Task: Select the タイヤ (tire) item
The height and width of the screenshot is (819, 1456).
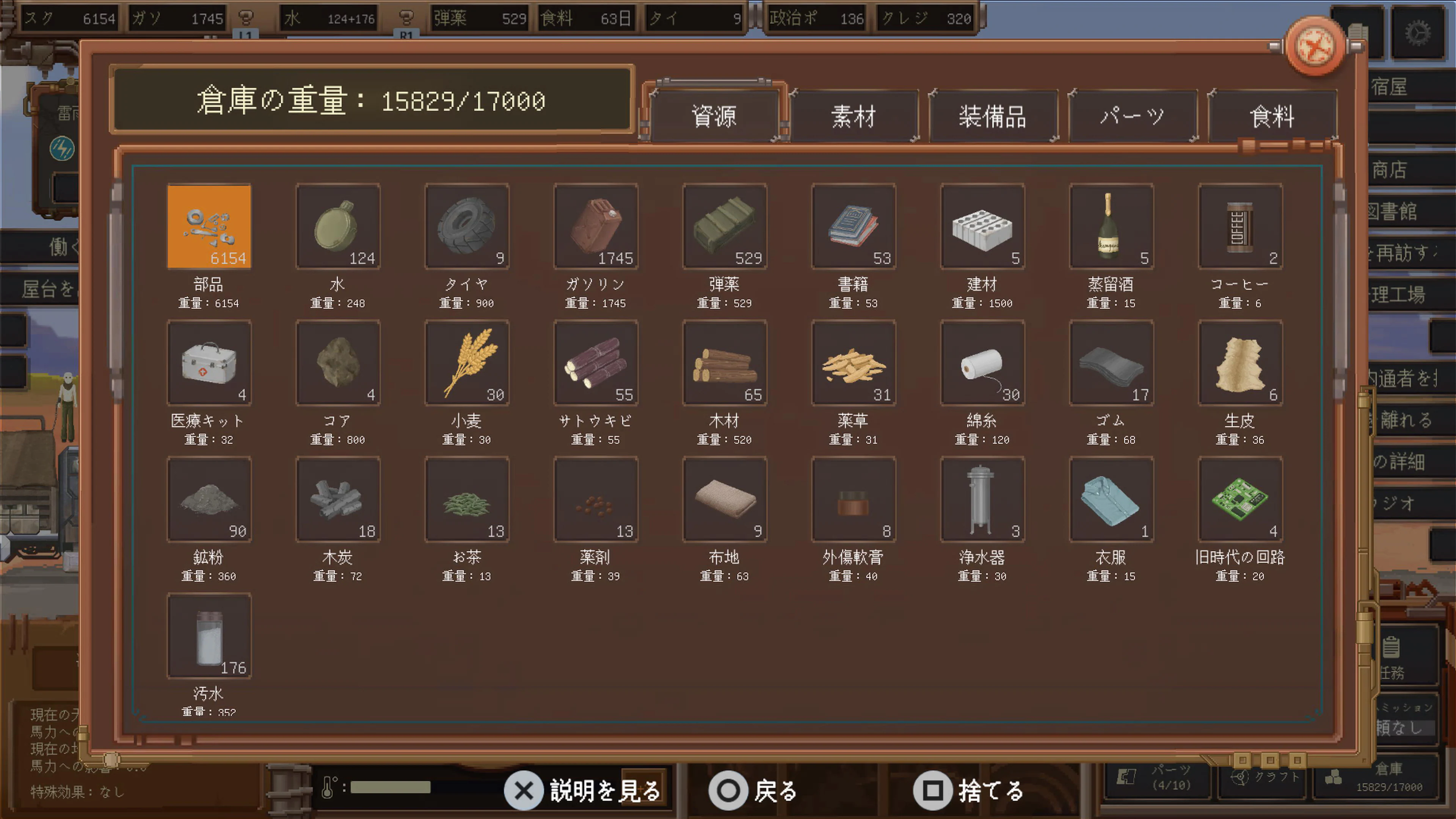Action: coord(467,226)
